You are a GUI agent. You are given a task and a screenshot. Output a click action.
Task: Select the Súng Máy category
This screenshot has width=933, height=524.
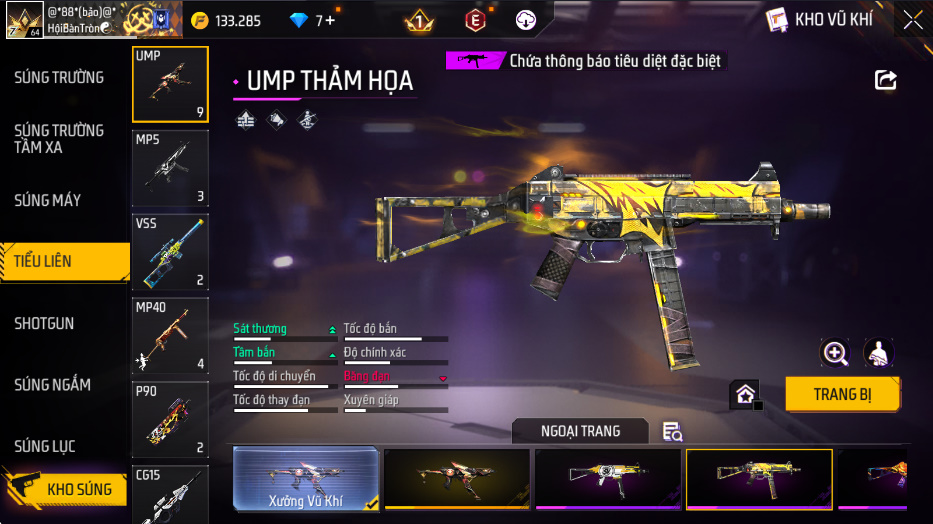48,201
